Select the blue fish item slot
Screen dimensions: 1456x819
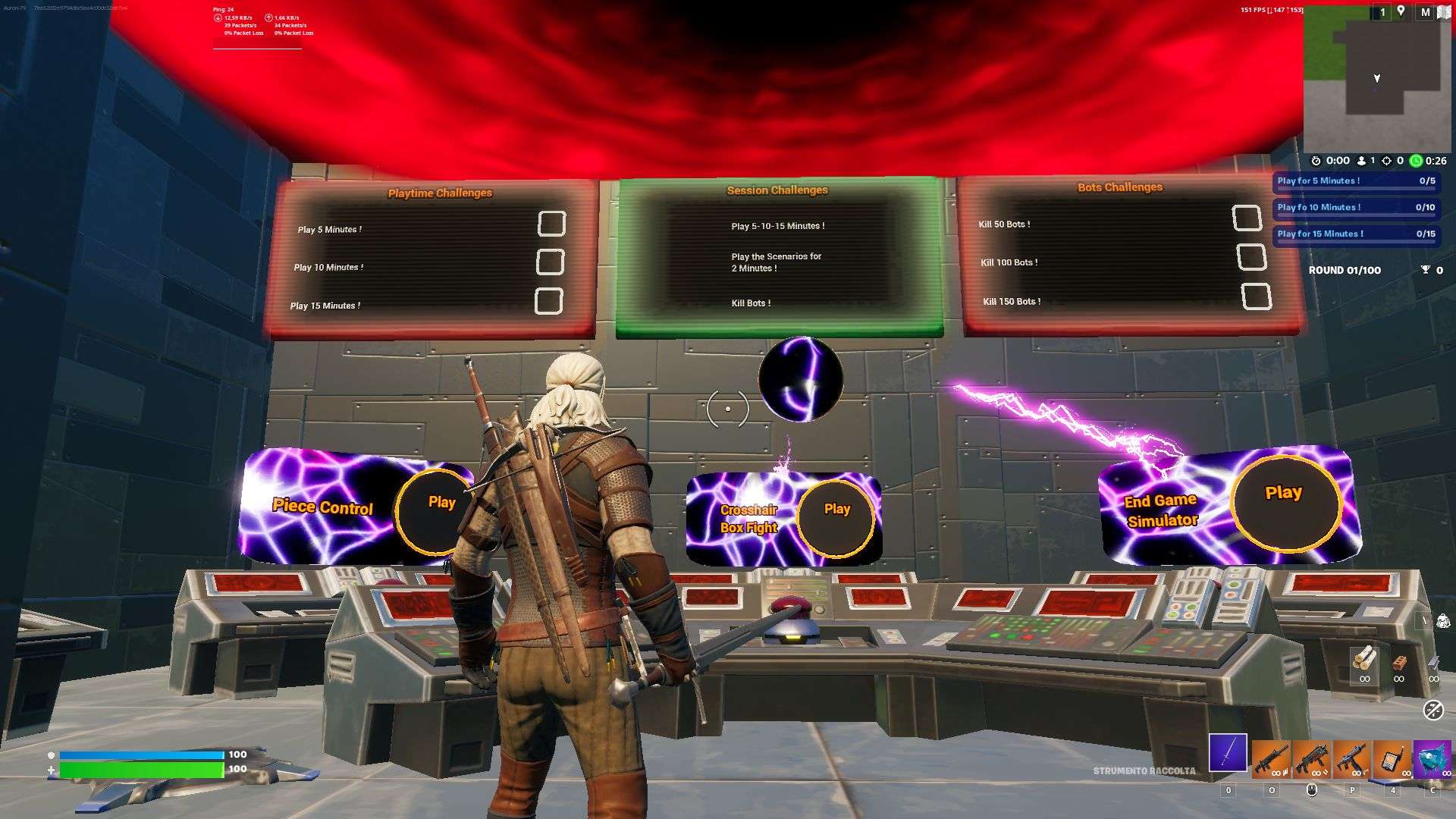click(1432, 760)
